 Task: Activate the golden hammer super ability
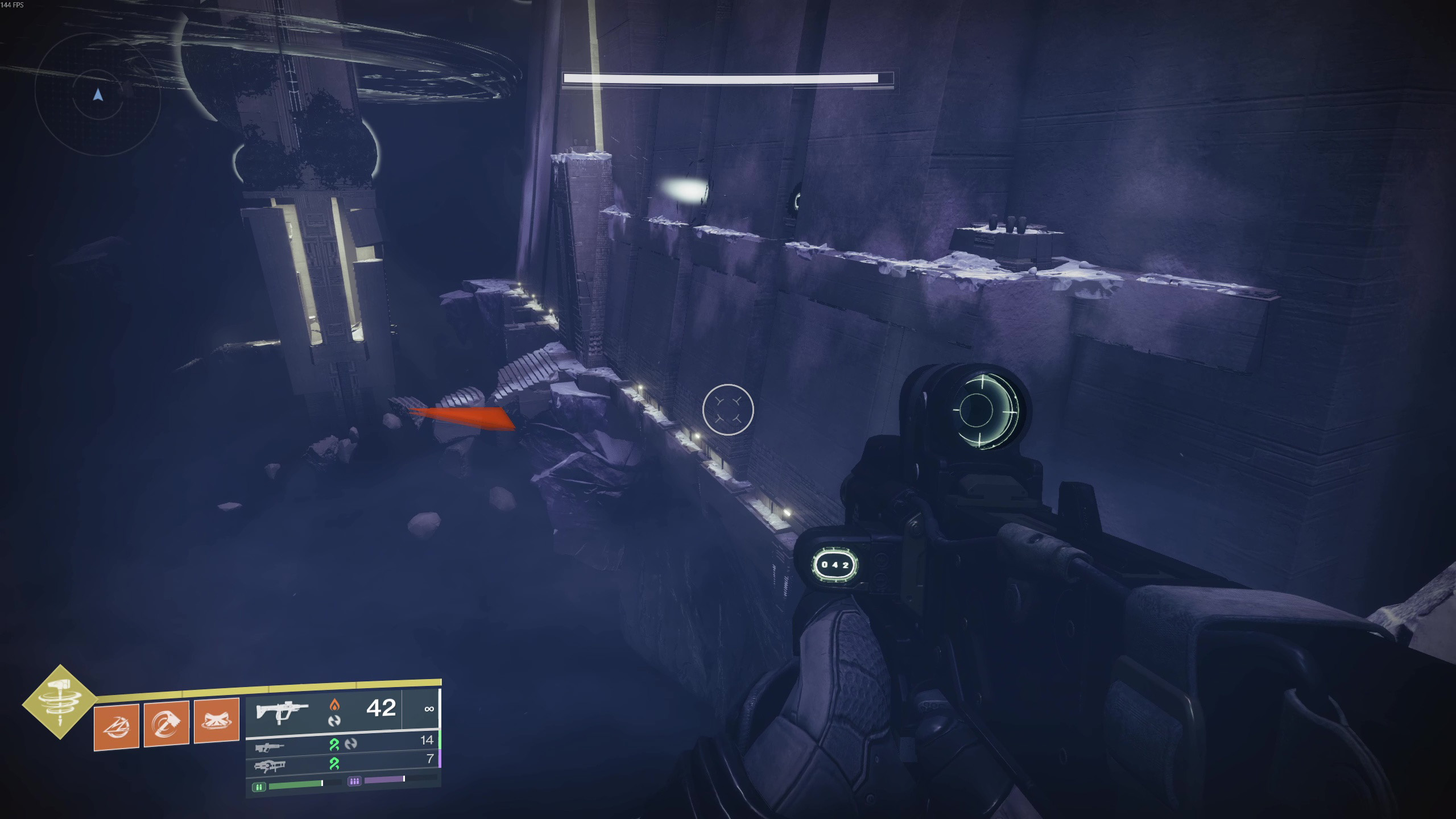click(60, 702)
